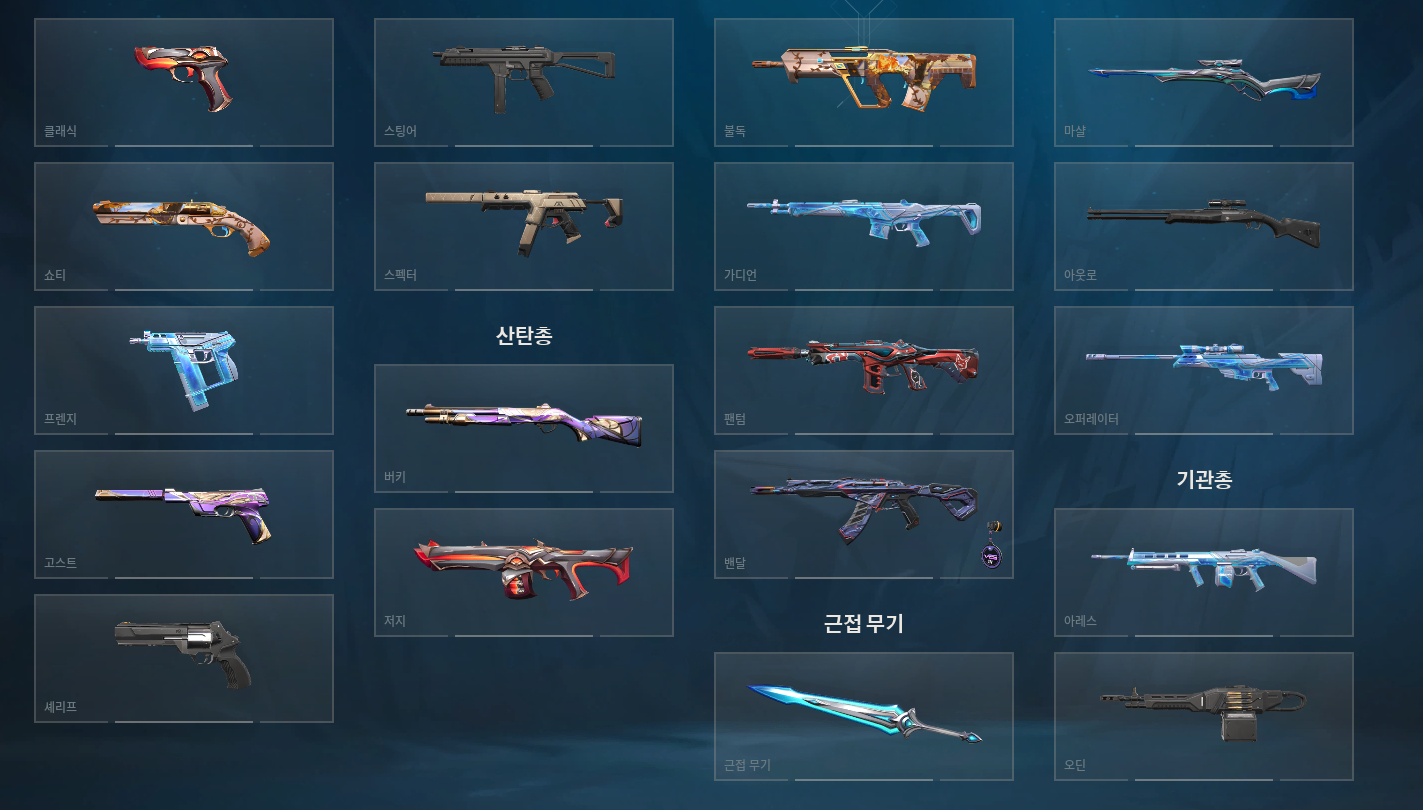This screenshot has height=810, width=1423.
Task: Open the 버키 shotgun card
Action: click(524, 428)
